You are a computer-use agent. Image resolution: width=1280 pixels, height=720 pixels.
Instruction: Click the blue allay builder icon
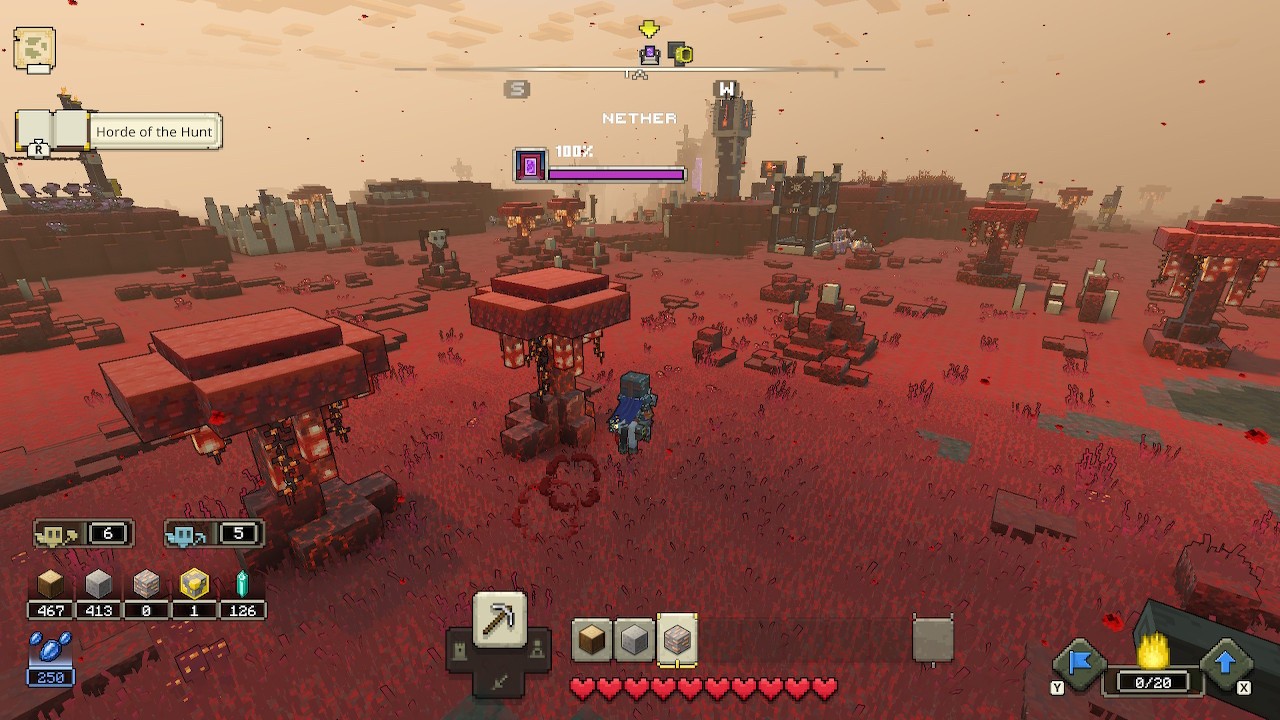pos(181,534)
